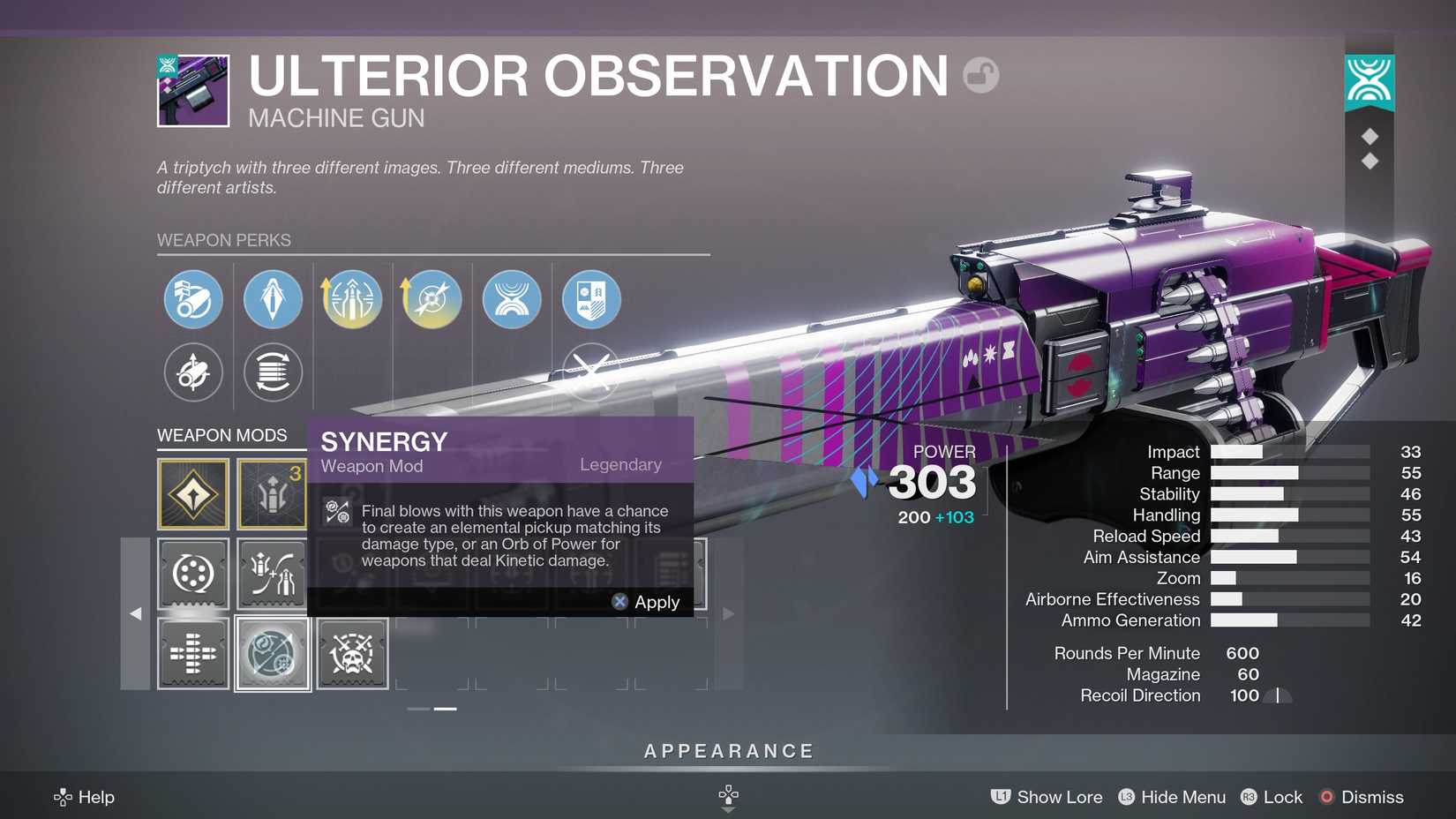Toggle the weapon lock padlock beside the name
The image size is (1456, 819).
click(982, 76)
